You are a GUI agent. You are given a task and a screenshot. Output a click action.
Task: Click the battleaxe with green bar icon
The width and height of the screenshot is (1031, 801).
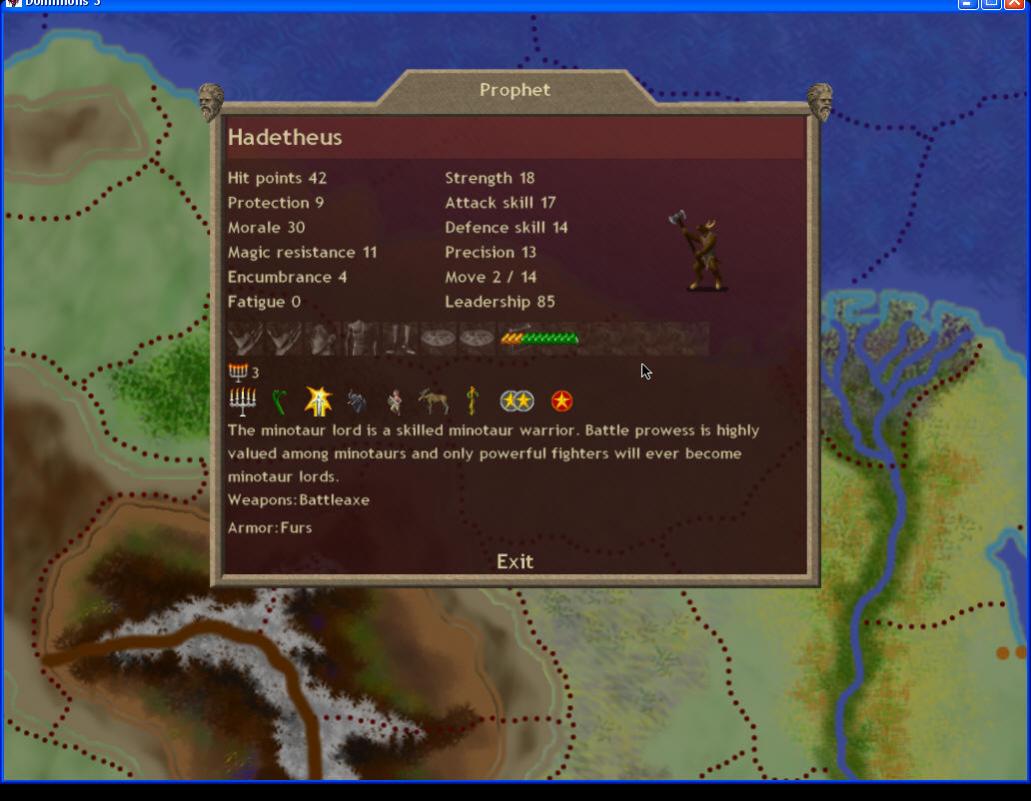[539, 338]
